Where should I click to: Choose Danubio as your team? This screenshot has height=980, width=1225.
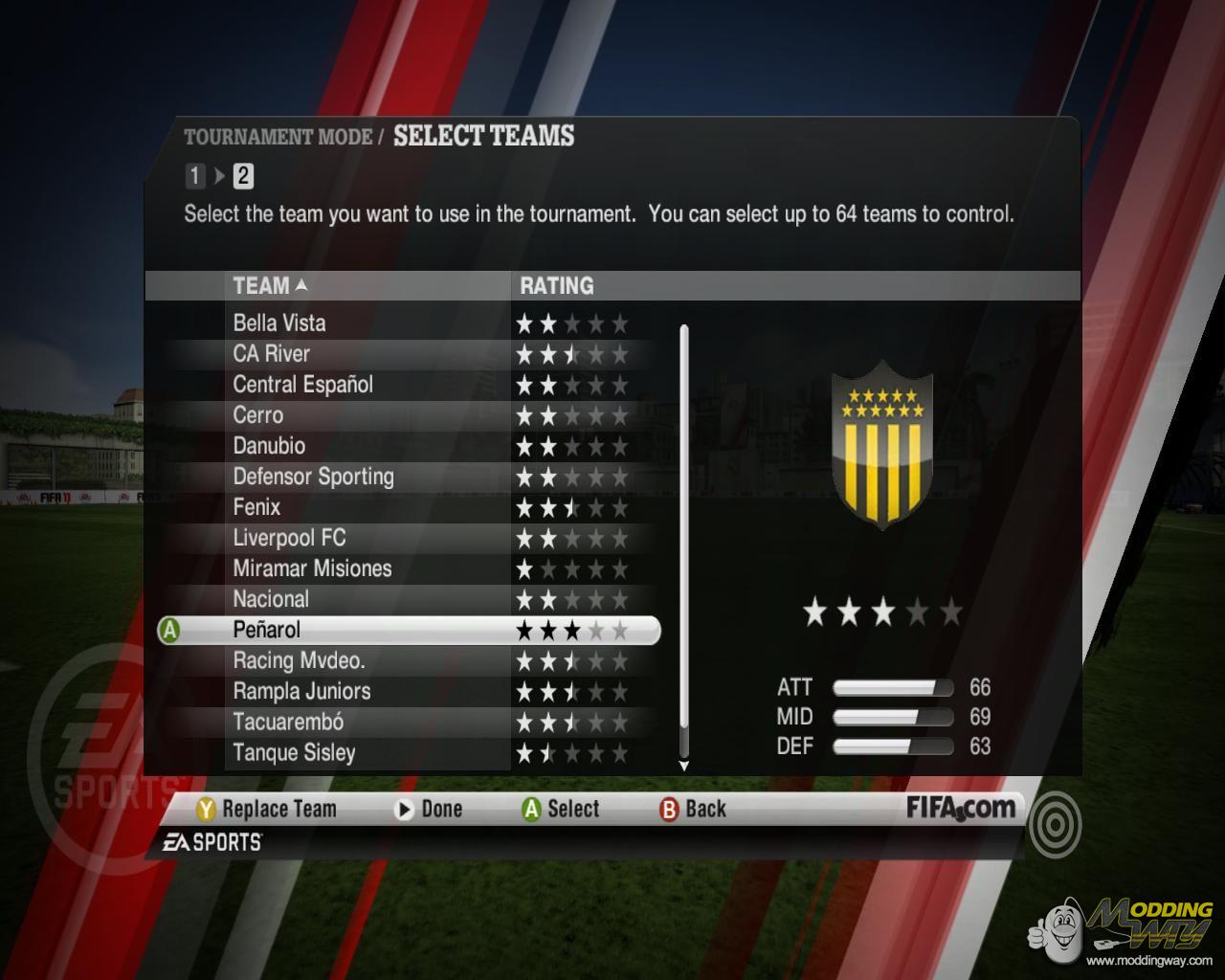click(x=269, y=446)
